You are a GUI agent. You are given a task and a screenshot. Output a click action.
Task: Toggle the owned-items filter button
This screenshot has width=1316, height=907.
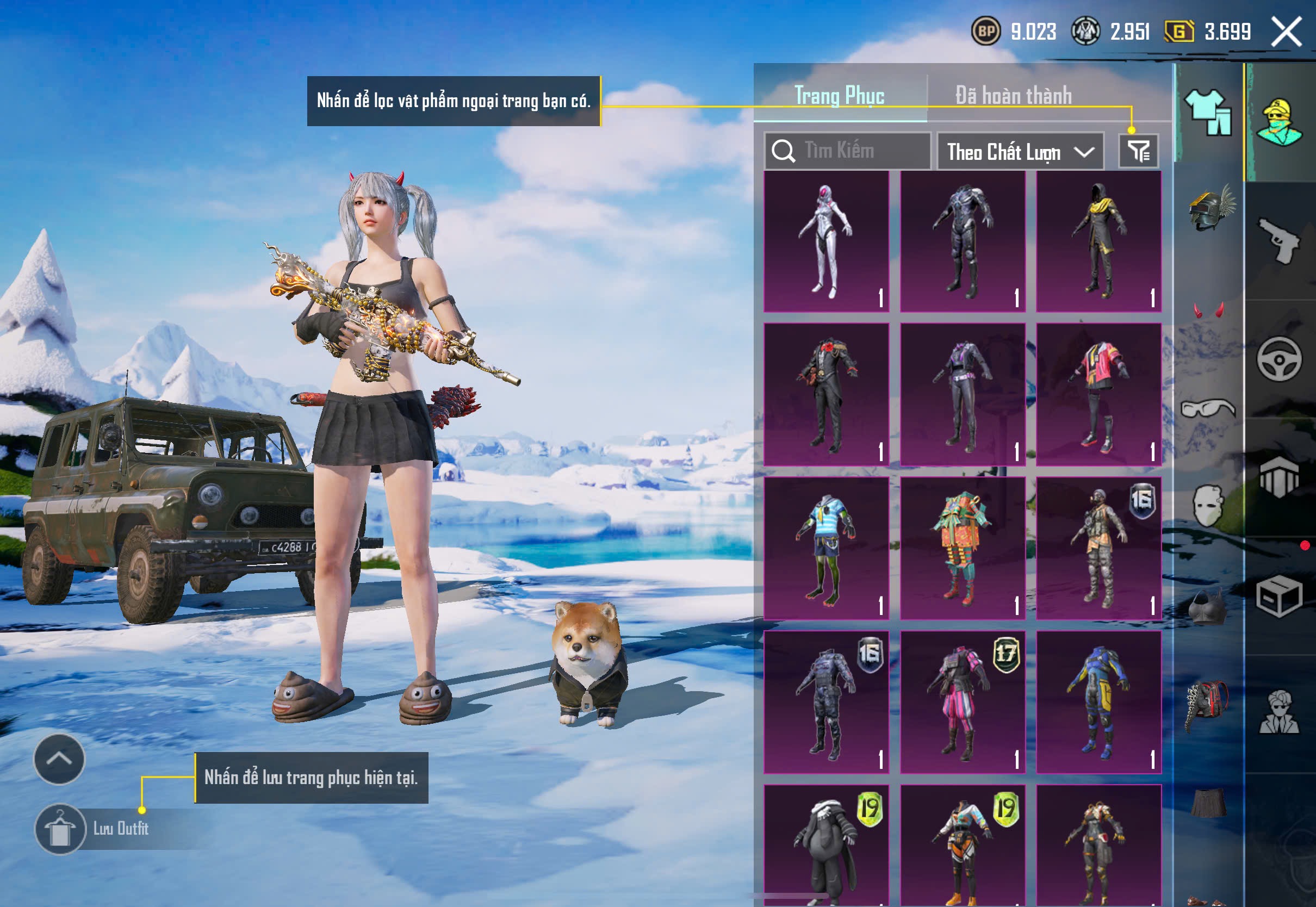[1138, 151]
